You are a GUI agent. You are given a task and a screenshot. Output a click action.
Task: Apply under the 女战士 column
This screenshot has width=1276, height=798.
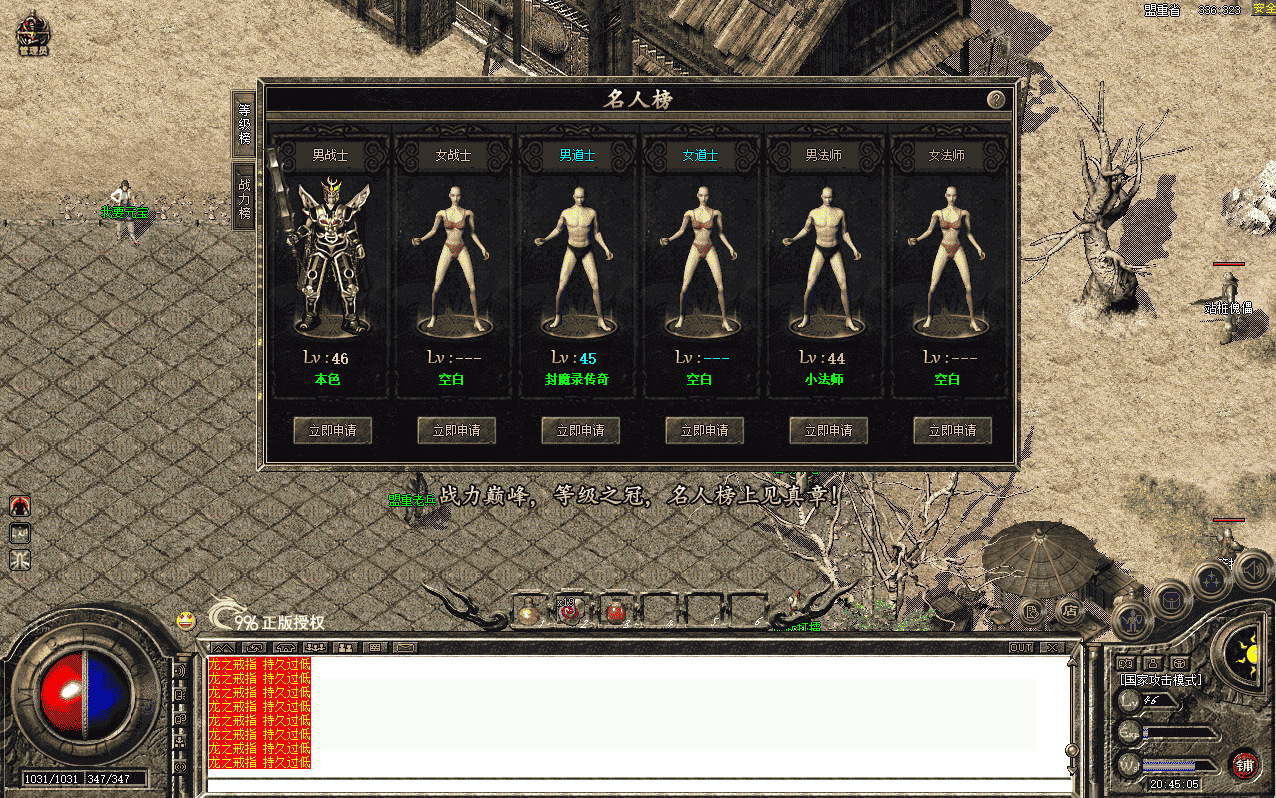coord(456,430)
